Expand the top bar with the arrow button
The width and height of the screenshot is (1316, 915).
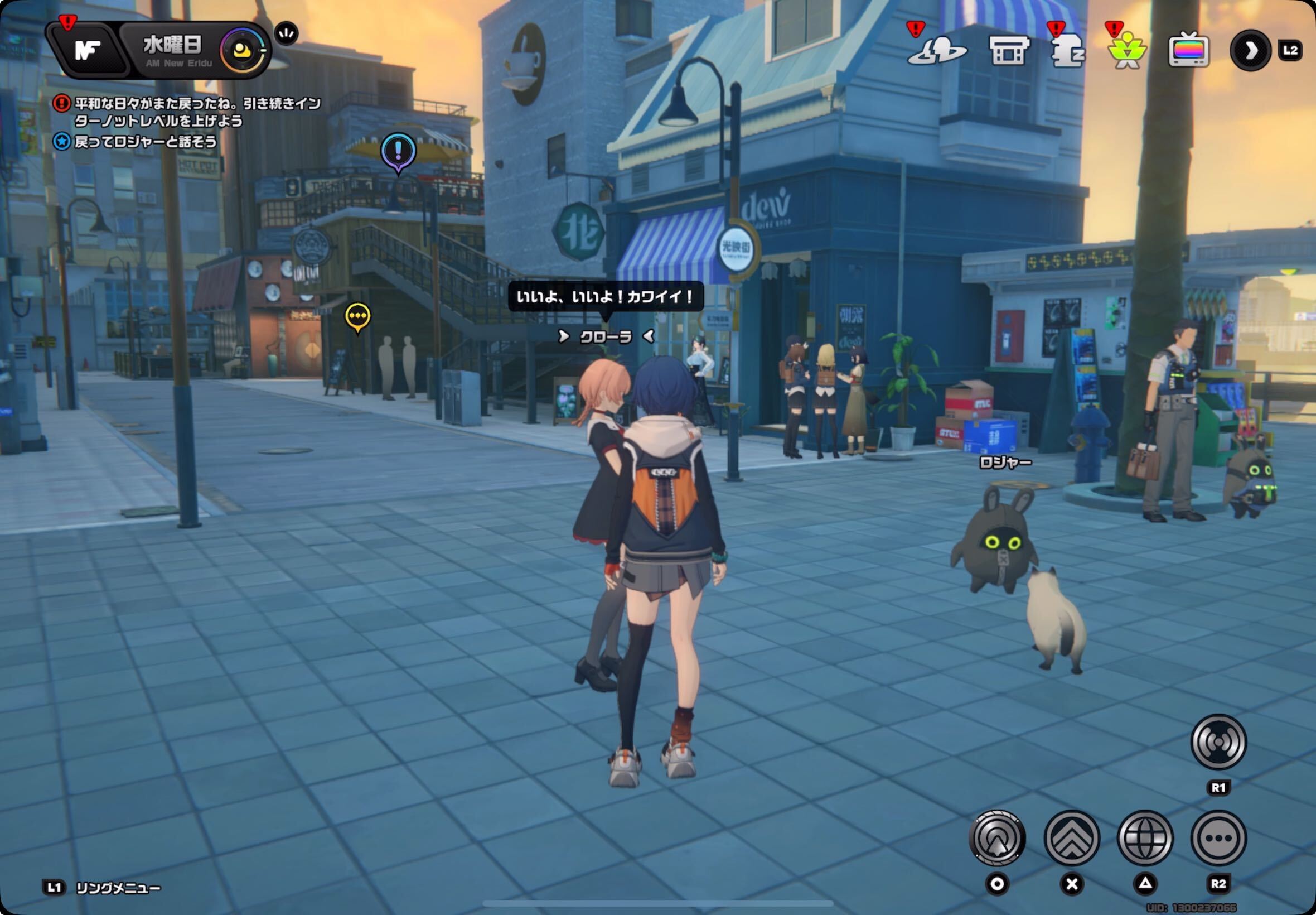click(1250, 50)
